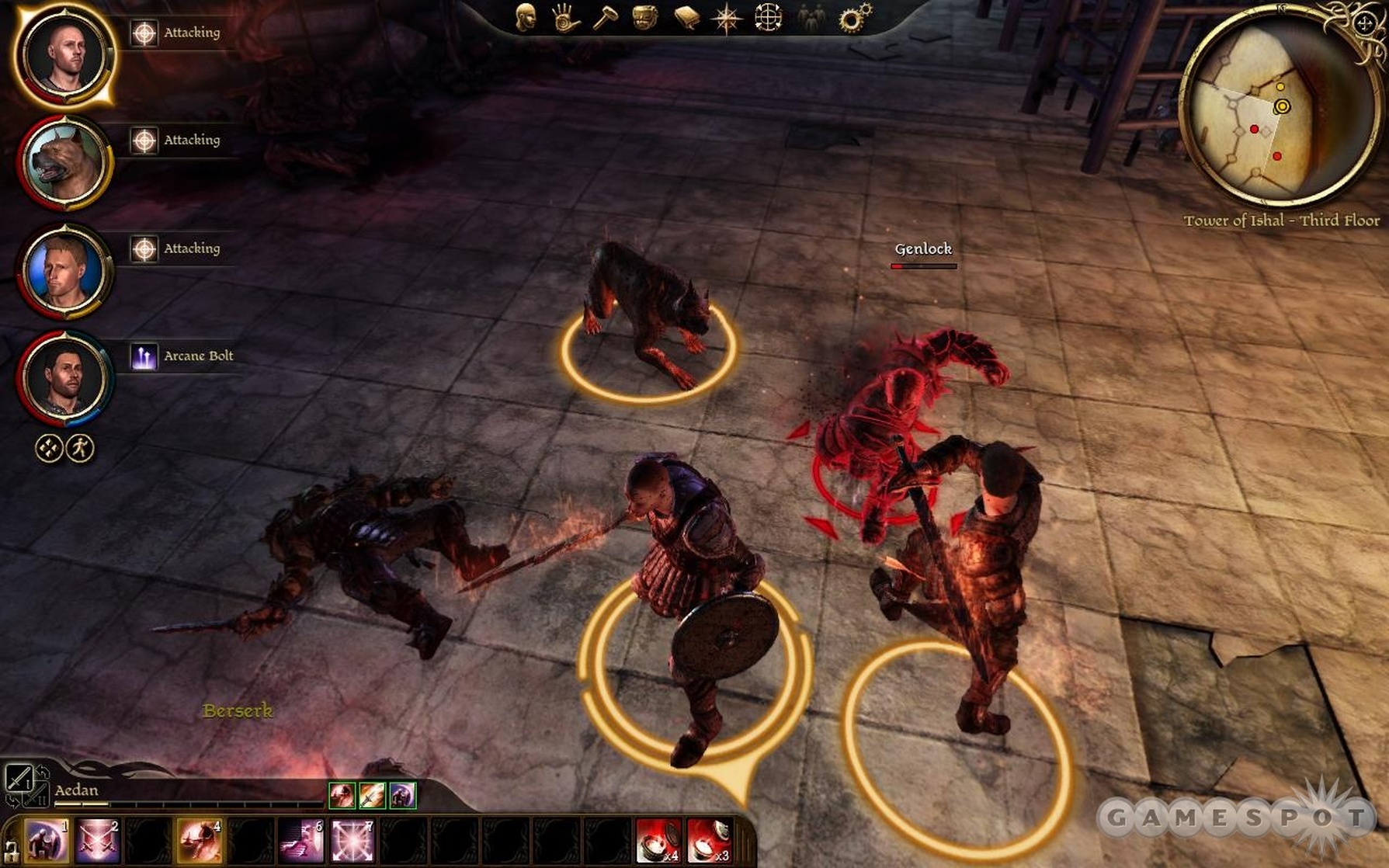Select the blond companion's portrait
This screenshot has height=868, width=1389.
pyautogui.click(x=64, y=271)
